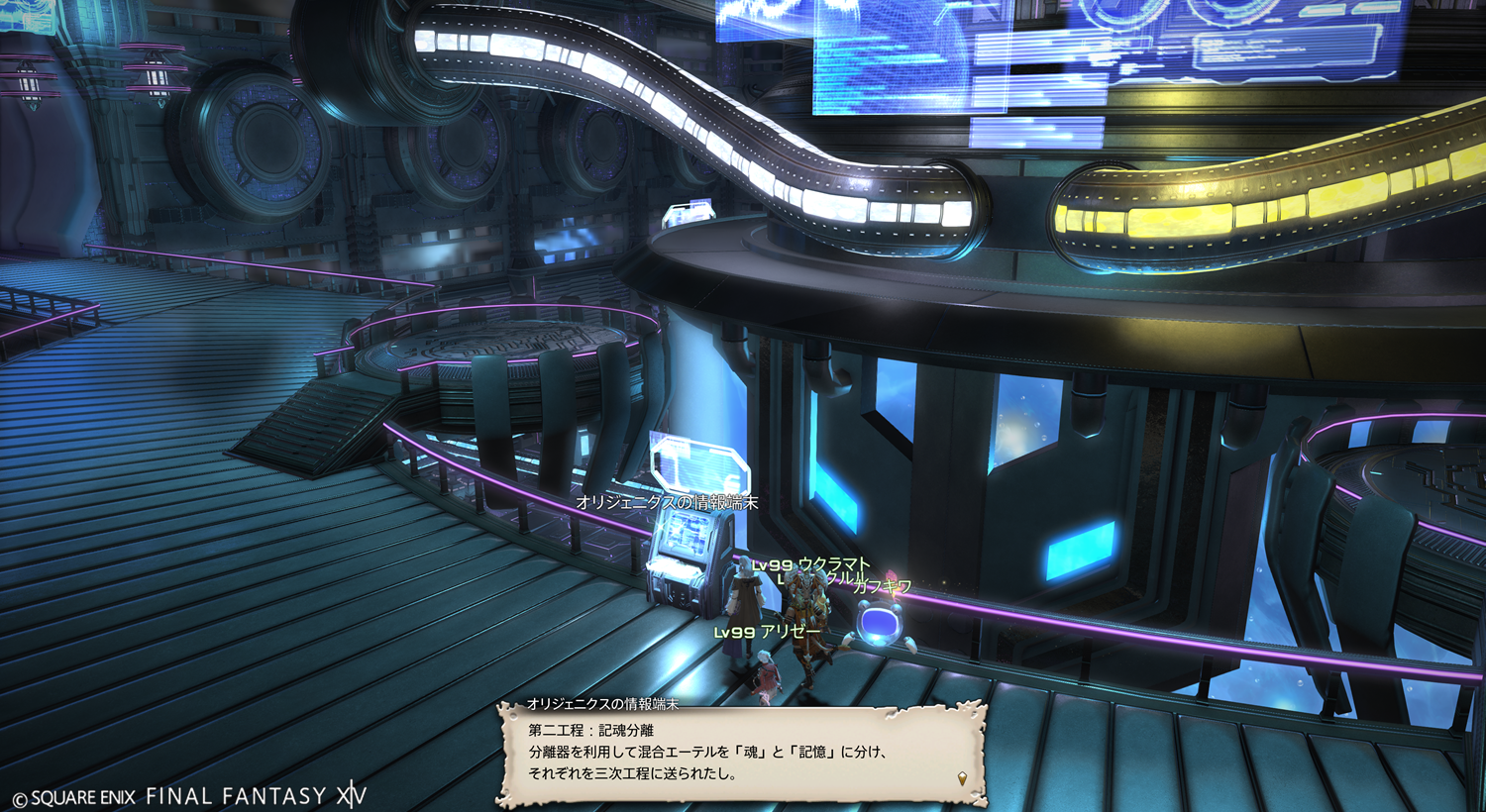Viewport: 1486px width, 812px height.
Task: Target the Lv99 アリゼー nameplate
Action: (x=767, y=632)
